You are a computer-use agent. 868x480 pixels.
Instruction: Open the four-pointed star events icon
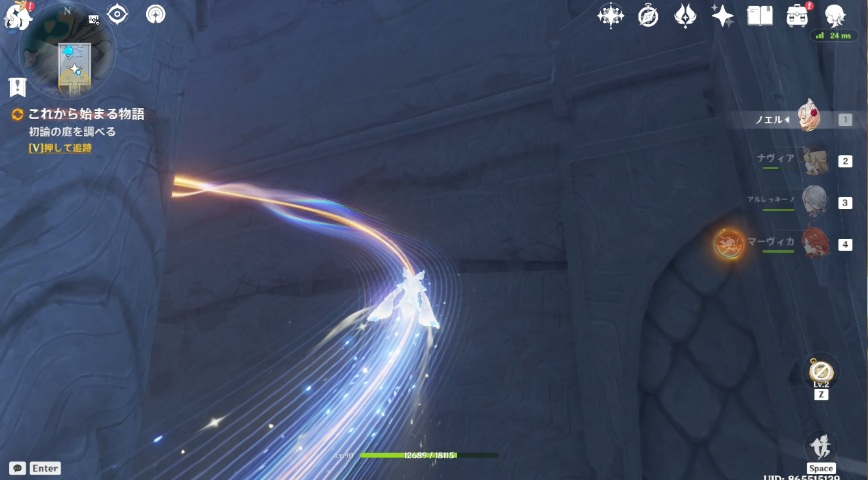pyautogui.click(x=610, y=15)
